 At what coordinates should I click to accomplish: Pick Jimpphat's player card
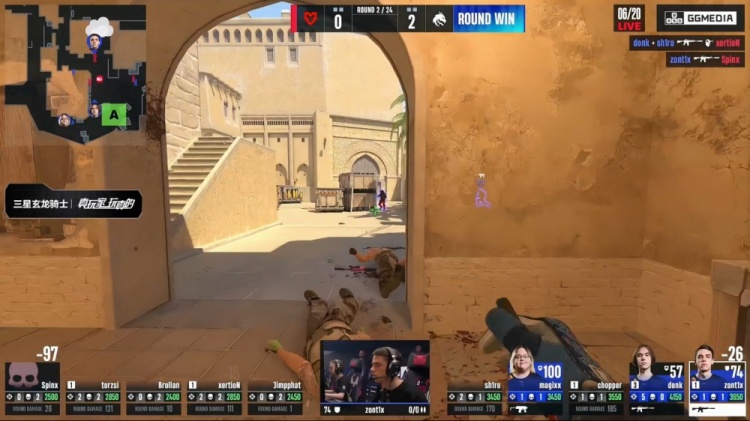pyautogui.click(x=275, y=397)
